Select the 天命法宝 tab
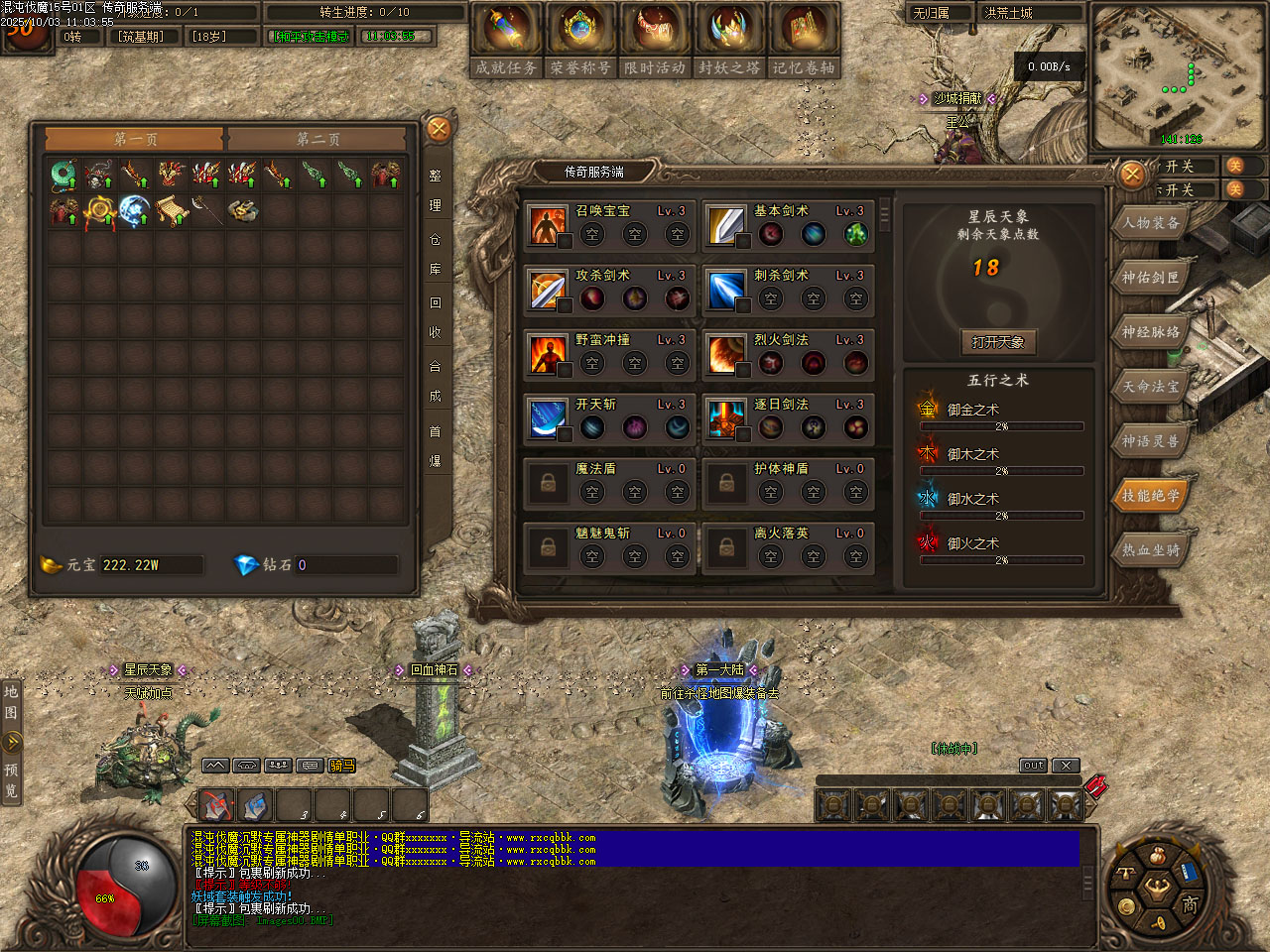Viewport: 1270px width, 952px height. pyautogui.click(x=1151, y=387)
